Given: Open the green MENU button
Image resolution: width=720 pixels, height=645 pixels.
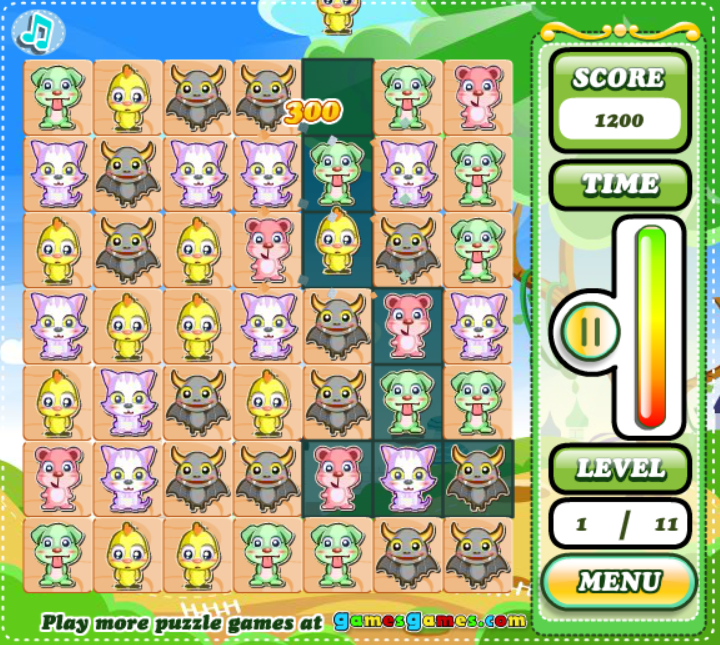Looking at the screenshot, I should pyautogui.click(x=619, y=581).
